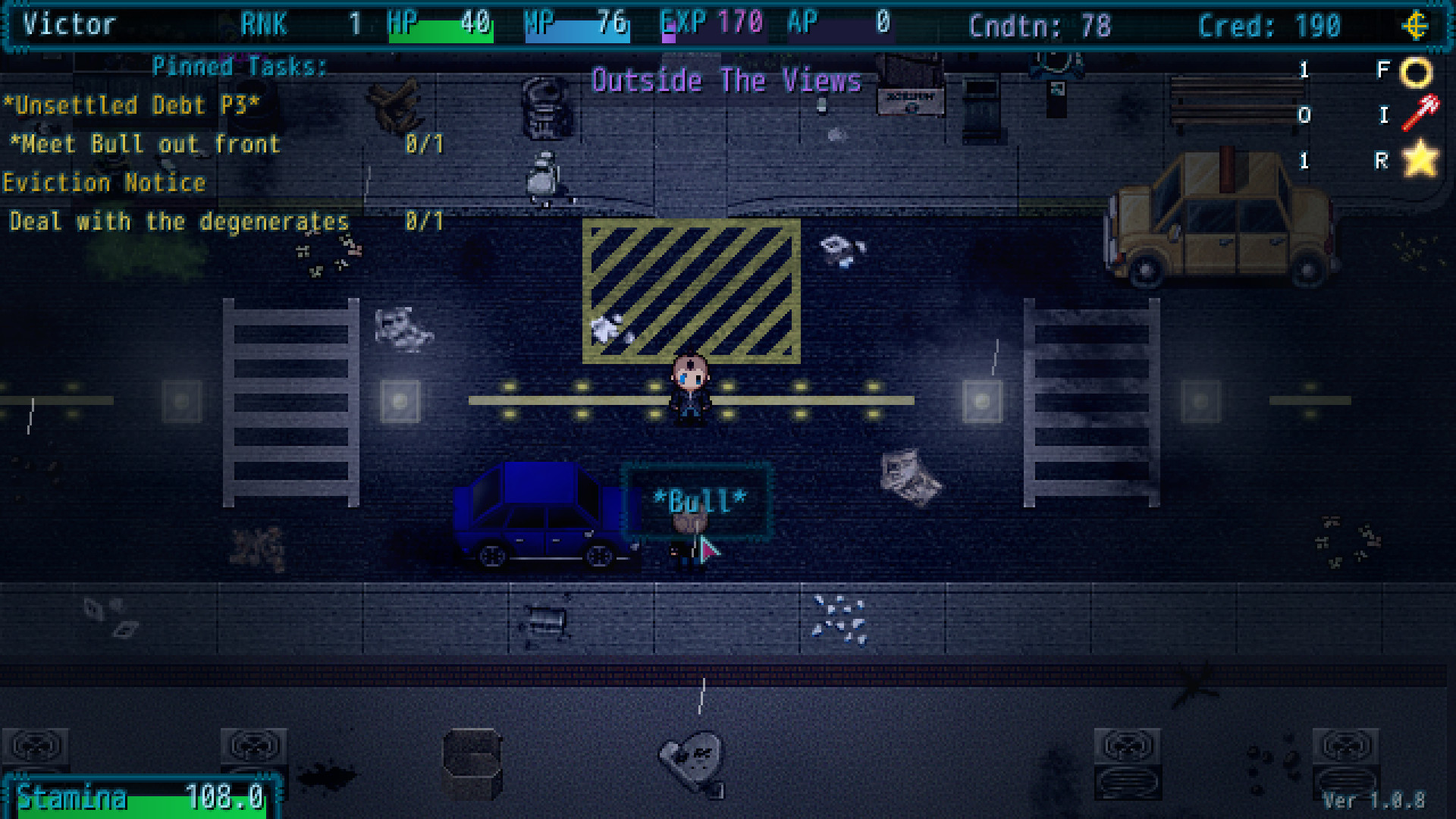
Task: Click the MP indicator on the top bar
Action: click(540, 21)
